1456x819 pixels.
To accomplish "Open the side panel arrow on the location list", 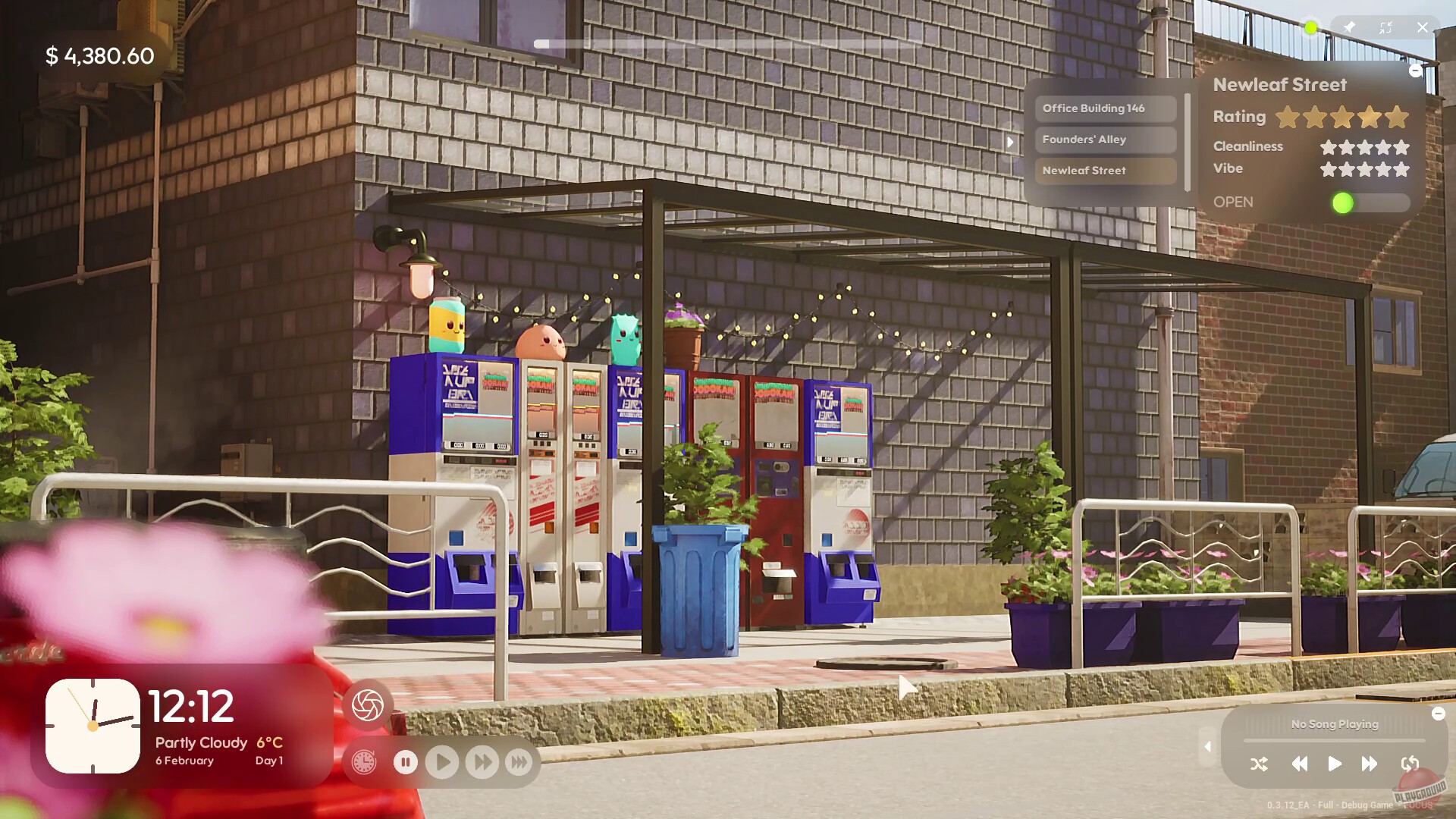I will 1012,142.
